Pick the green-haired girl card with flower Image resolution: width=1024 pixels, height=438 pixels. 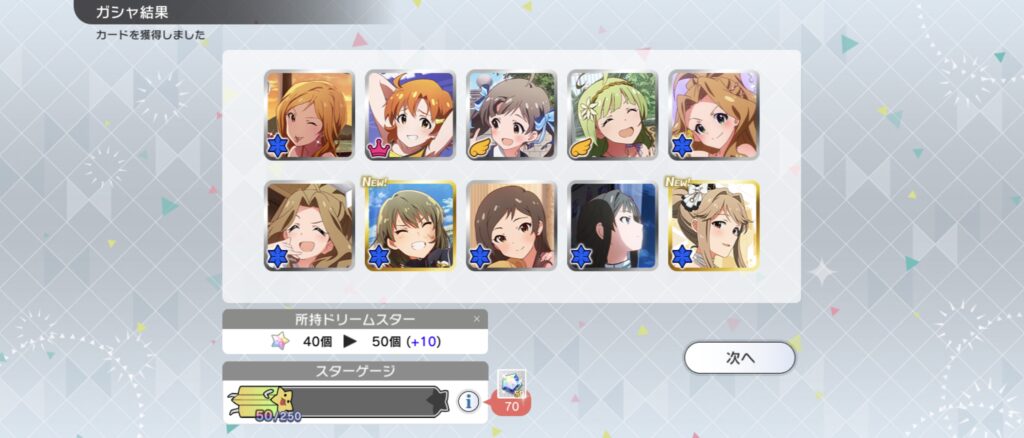point(612,114)
